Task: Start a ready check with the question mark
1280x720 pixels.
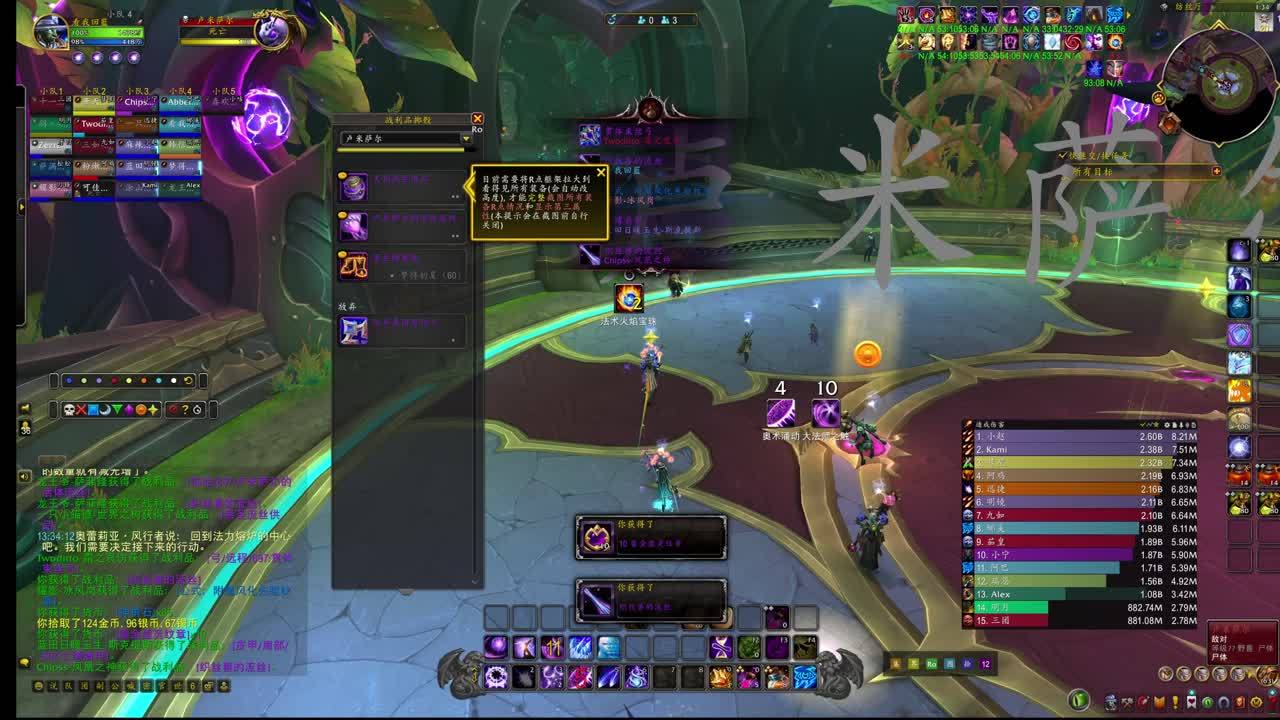Action: pos(185,409)
